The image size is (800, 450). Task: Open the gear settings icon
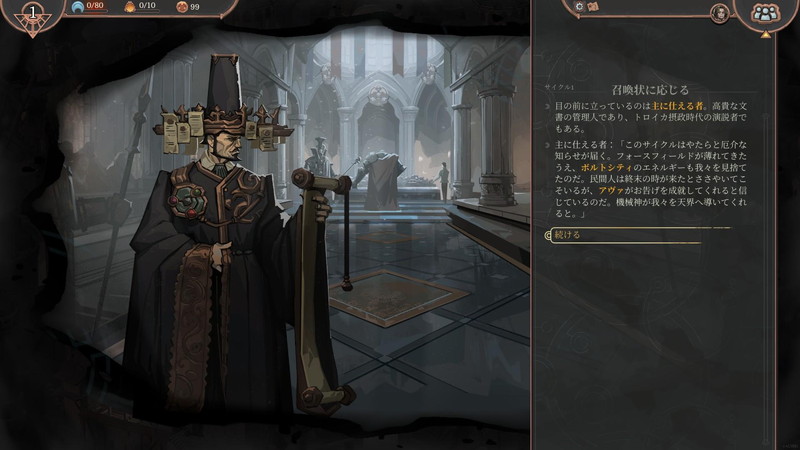(579, 6)
